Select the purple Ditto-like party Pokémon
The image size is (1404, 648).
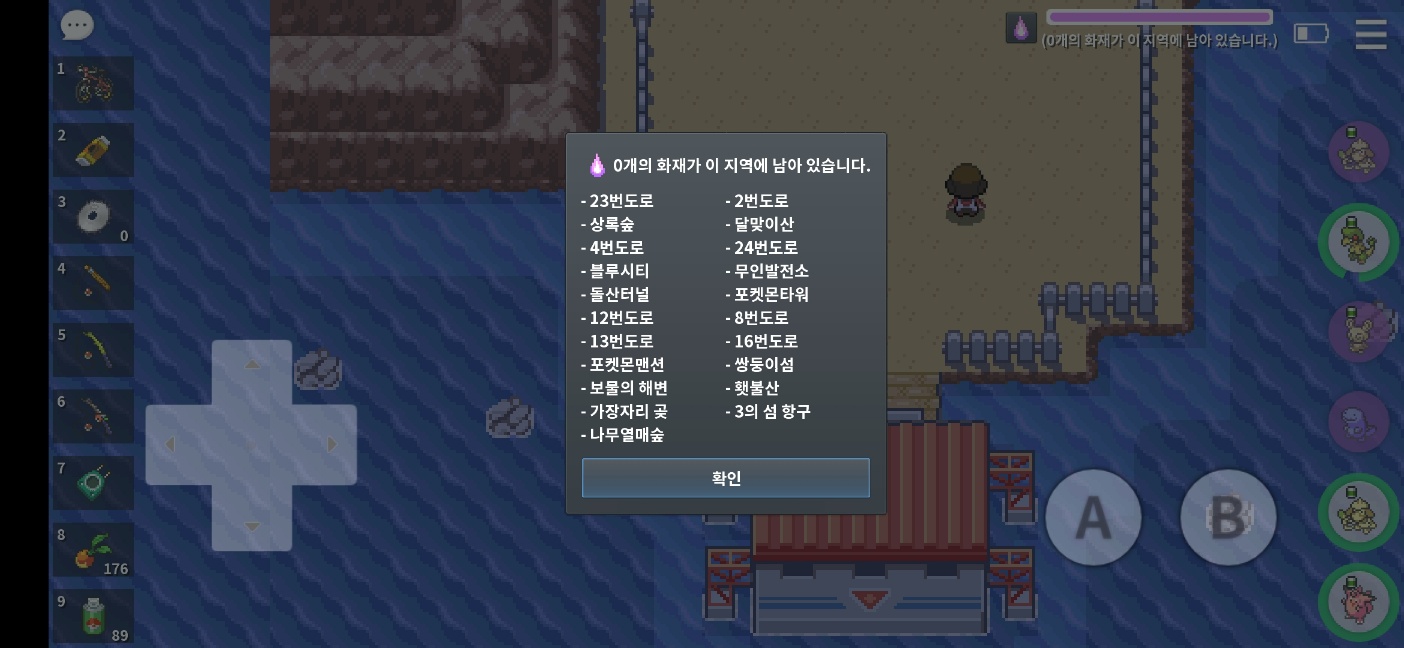tap(1358, 420)
